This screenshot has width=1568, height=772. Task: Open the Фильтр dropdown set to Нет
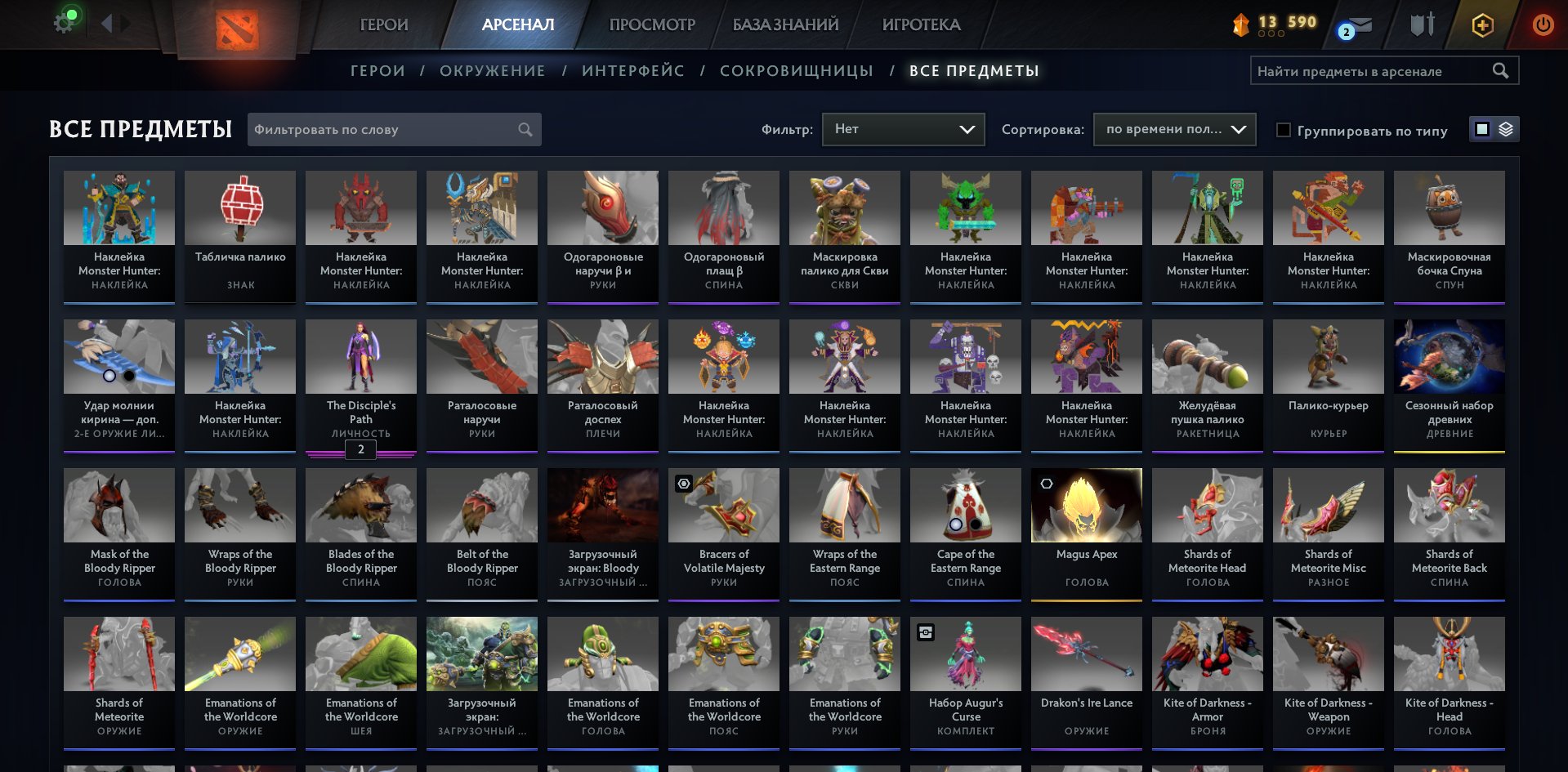(903, 128)
